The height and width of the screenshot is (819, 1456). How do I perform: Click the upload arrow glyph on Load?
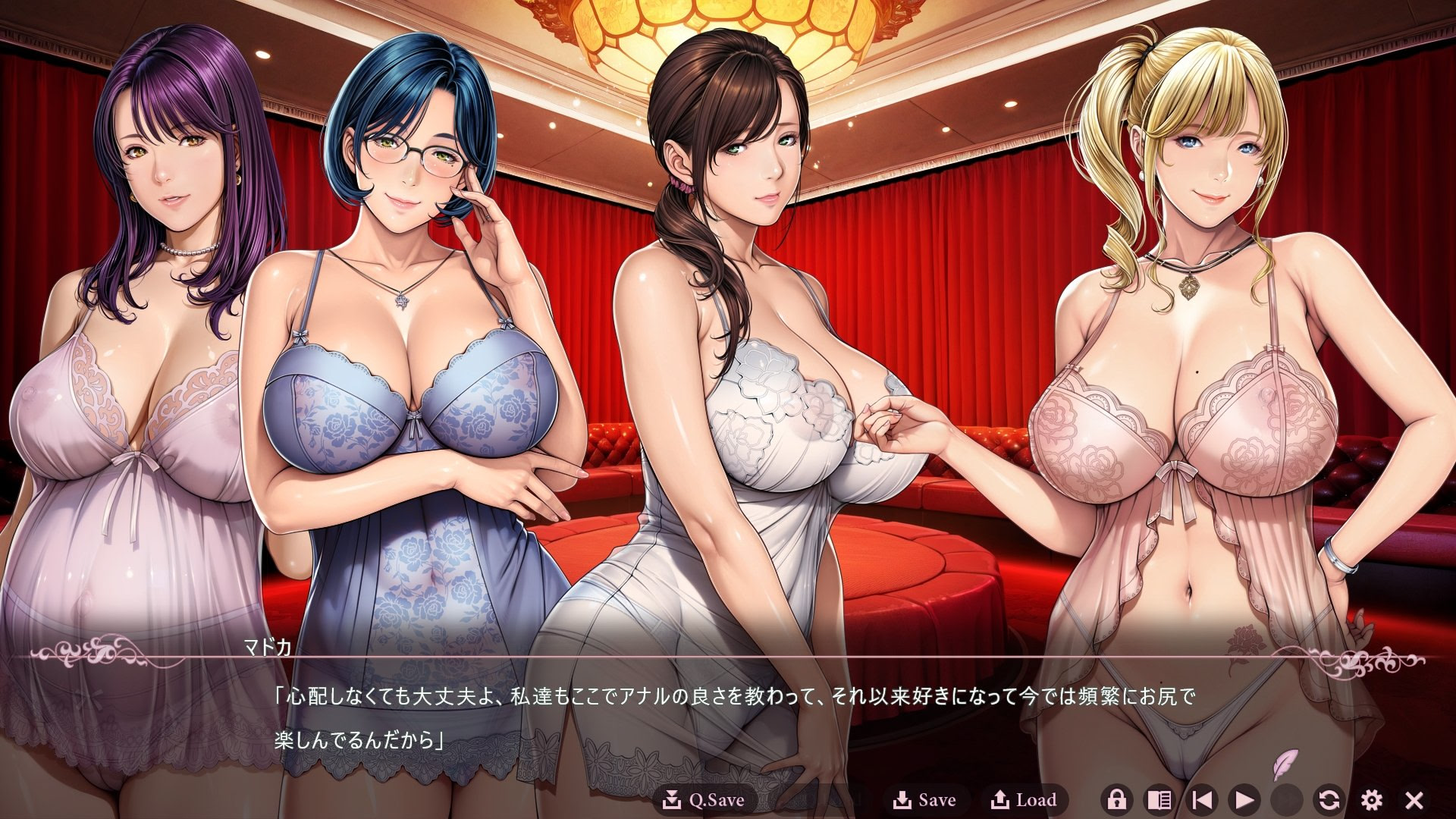(1001, 799)
